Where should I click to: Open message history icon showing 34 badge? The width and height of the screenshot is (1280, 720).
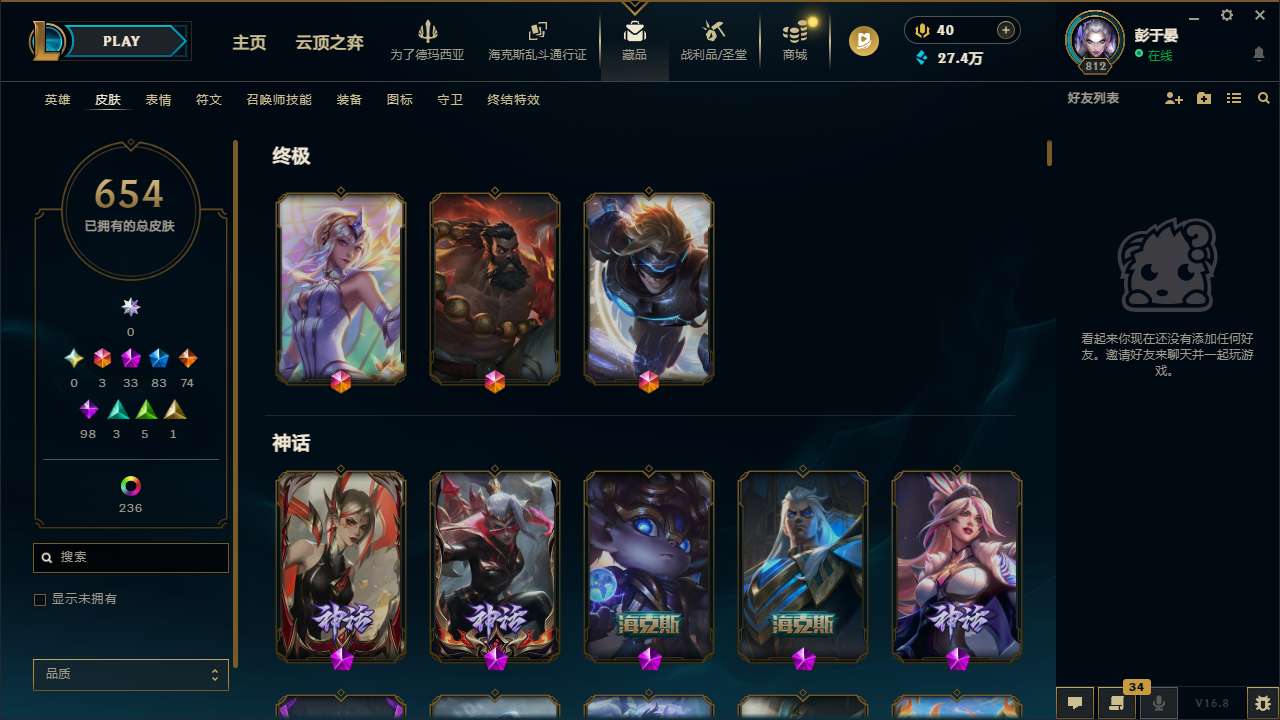tap(1116, 705)
